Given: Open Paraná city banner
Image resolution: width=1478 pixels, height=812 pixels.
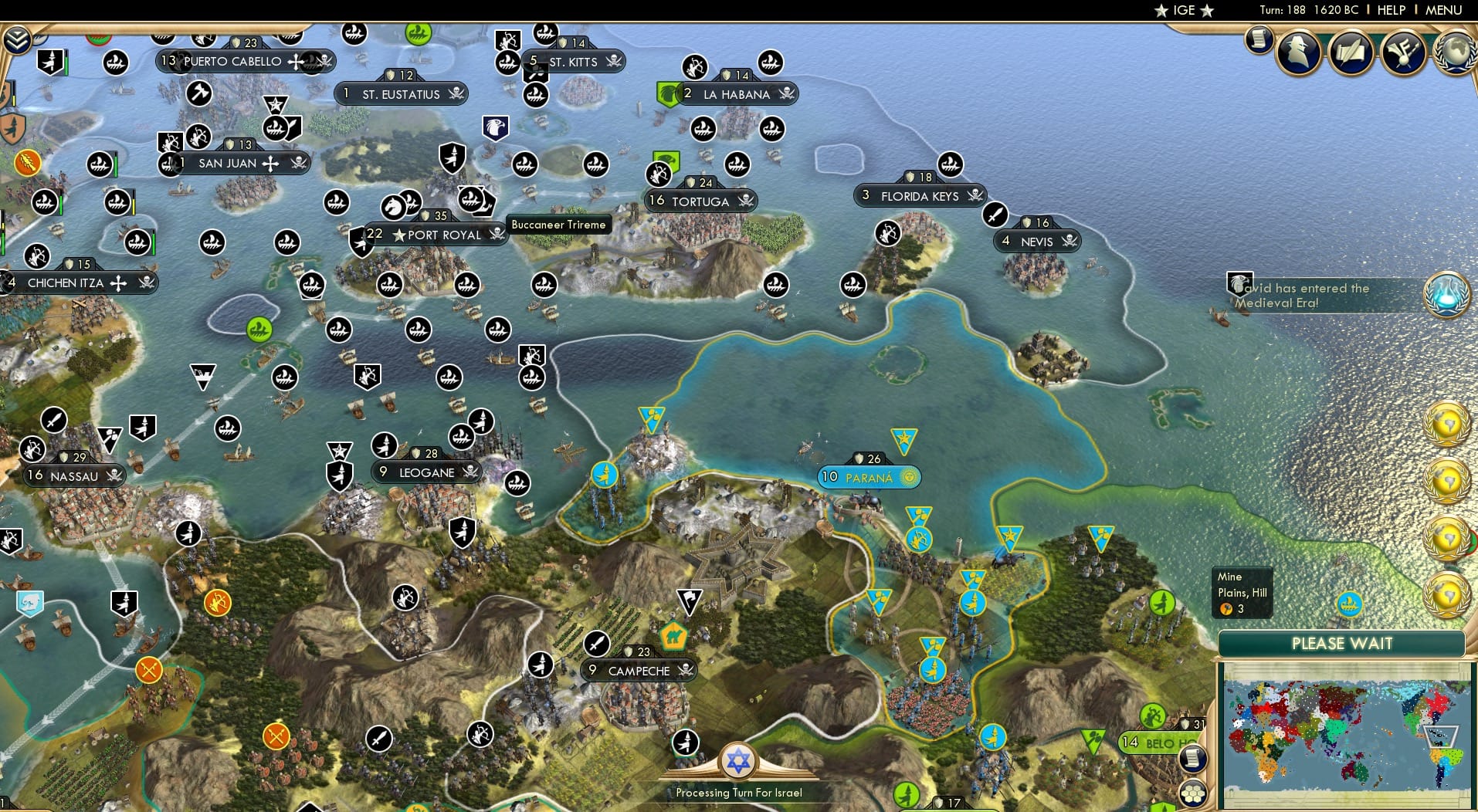Looking at the screenshot, I should pyautogui.click(x=868, y=477).
